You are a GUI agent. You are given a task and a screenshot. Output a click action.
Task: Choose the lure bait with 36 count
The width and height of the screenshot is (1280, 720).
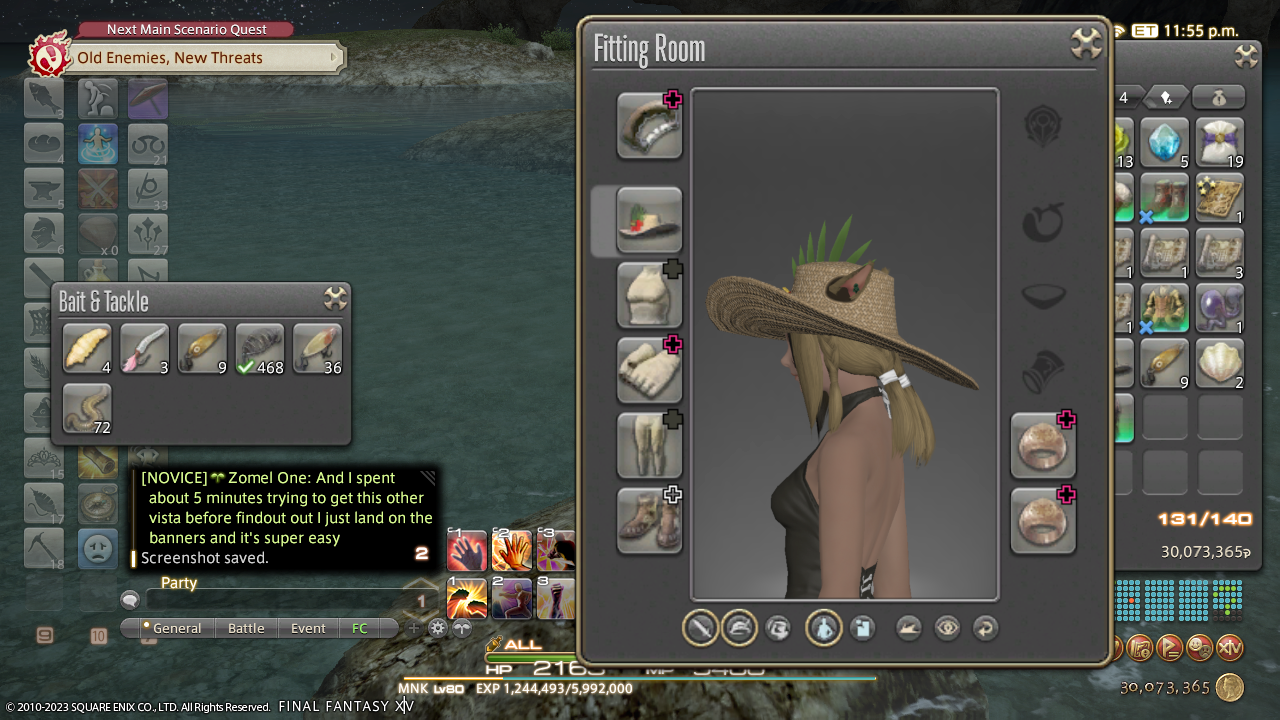(x=317, y=348)
